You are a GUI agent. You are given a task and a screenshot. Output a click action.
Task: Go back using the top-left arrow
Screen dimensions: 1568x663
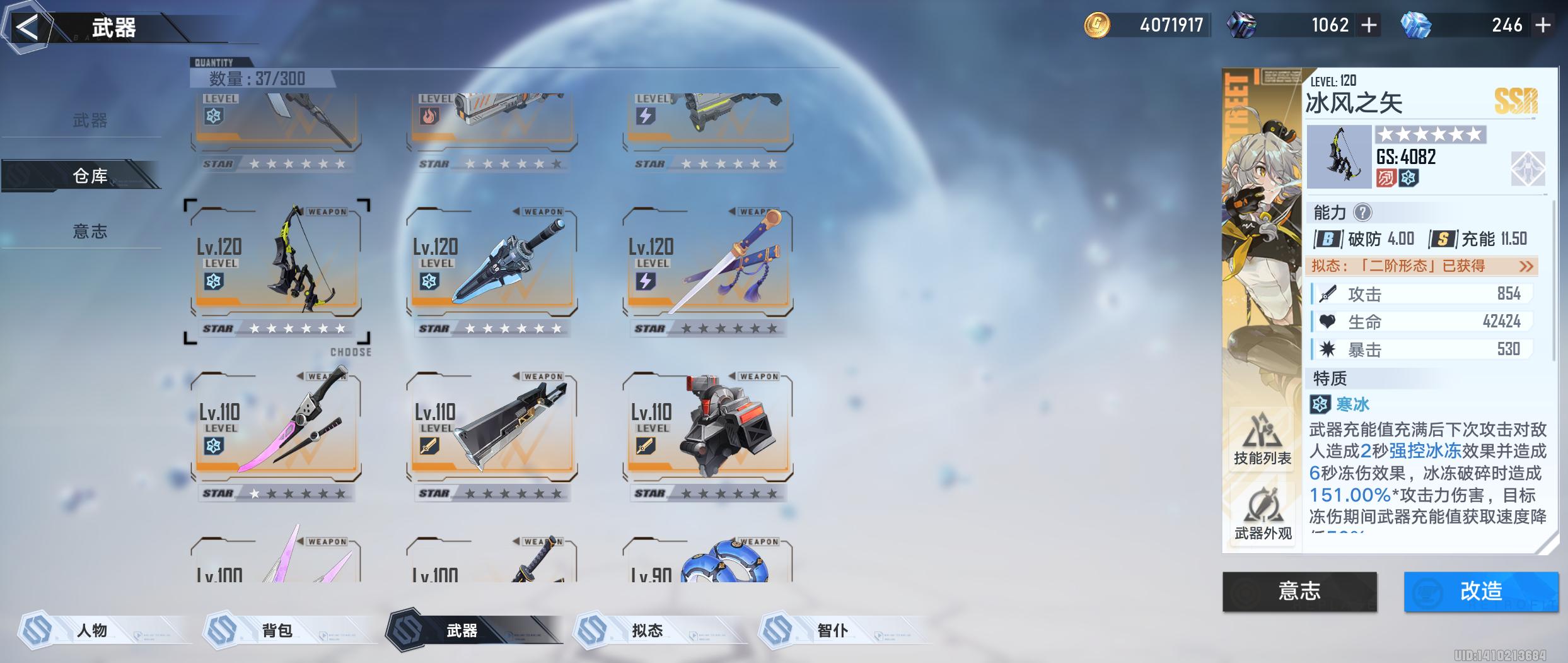26,28
